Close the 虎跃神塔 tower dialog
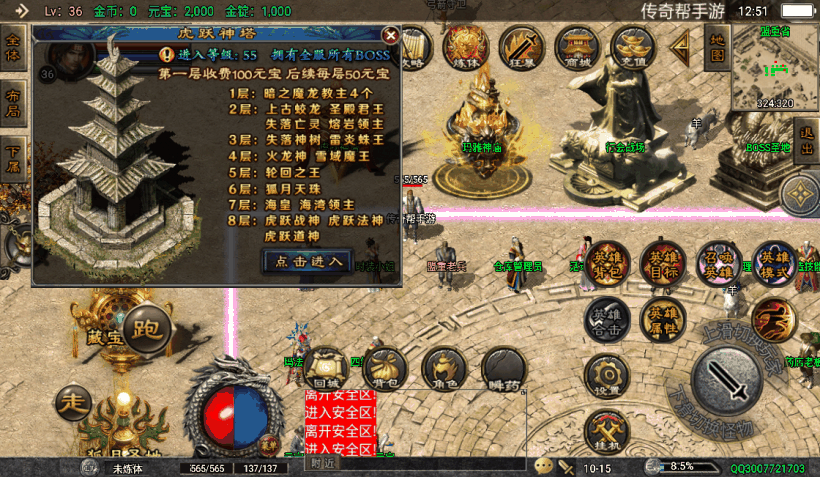Image resolution: width=820 pixels, height=477 pixels. tap(390, 35)
